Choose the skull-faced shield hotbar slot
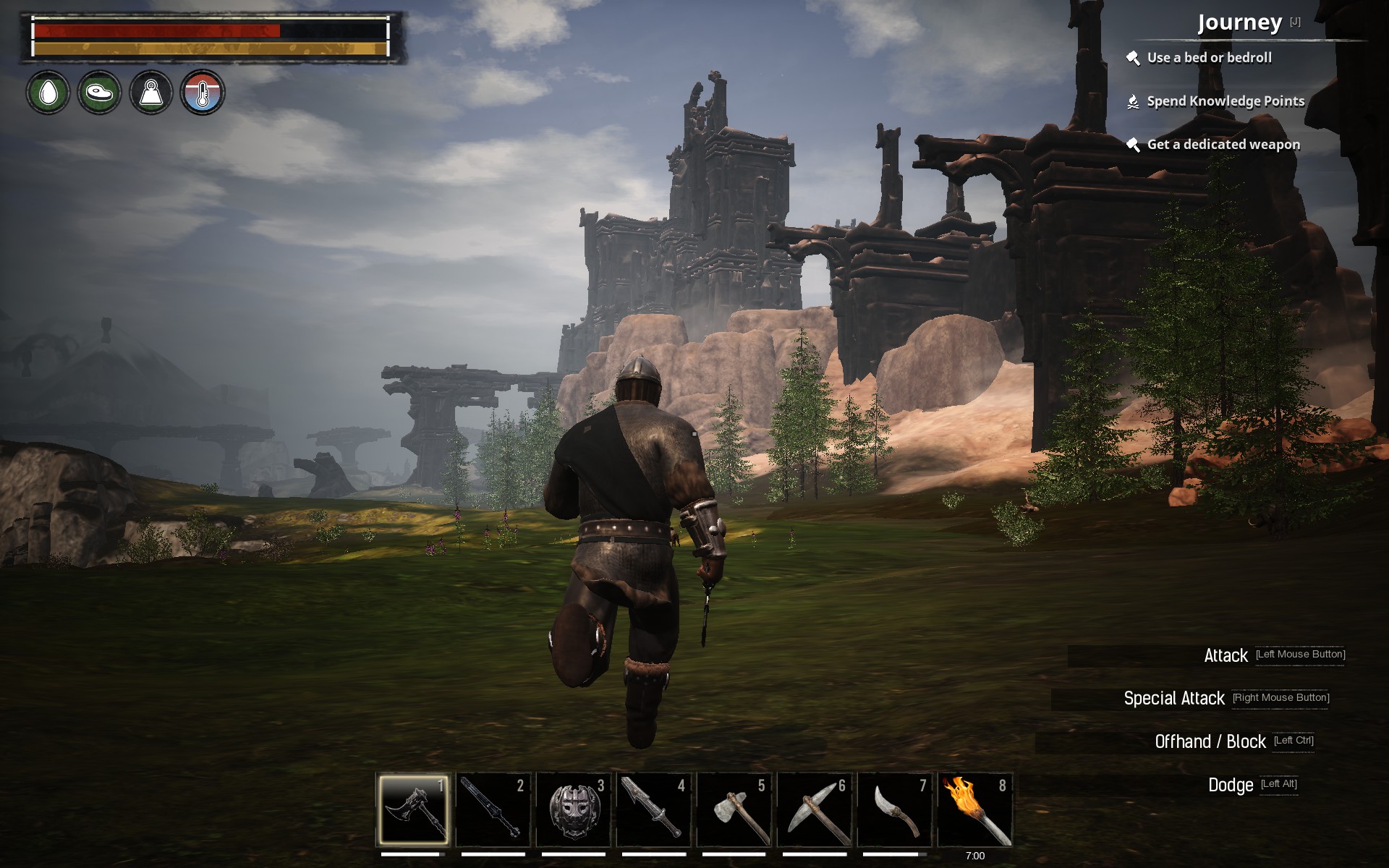 tap(574, 810)
